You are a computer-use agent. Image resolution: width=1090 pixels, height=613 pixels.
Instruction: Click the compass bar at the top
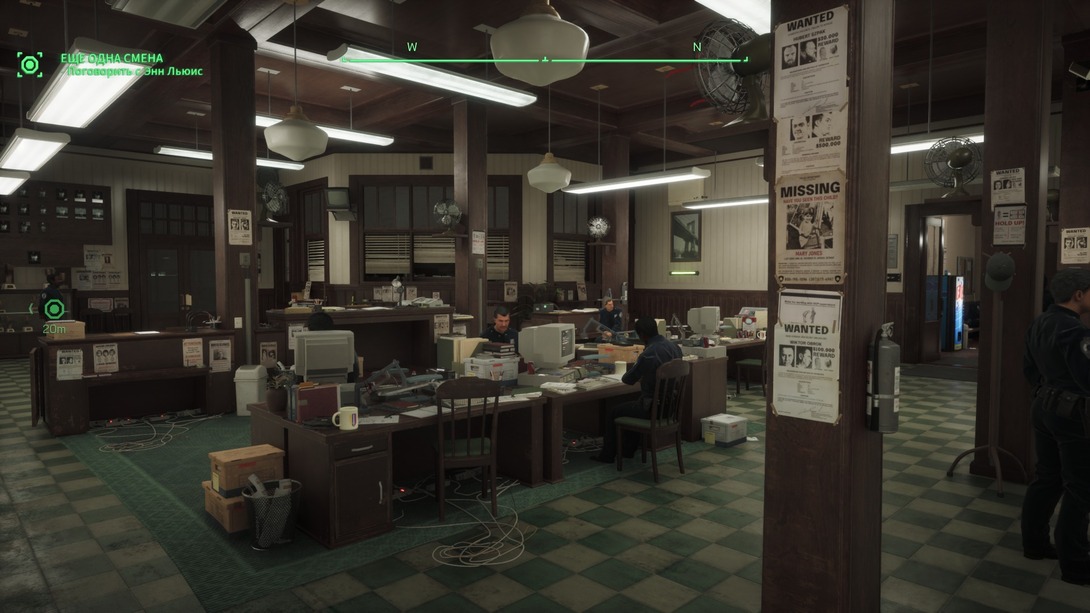tap(544, 60)
